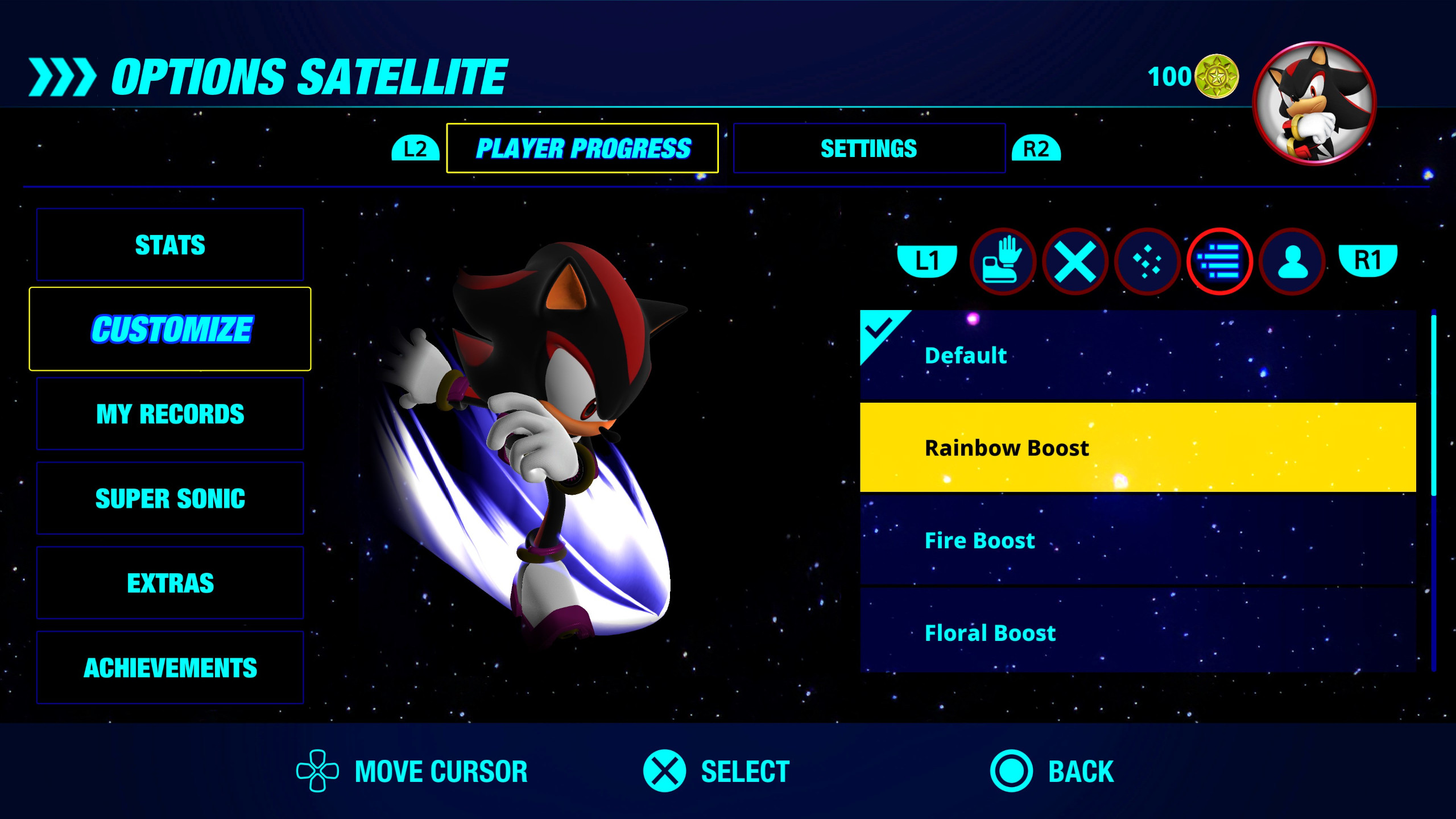Open the Stats menu entry
Screen dimensions: 1456x819
[x=169, y=245]
